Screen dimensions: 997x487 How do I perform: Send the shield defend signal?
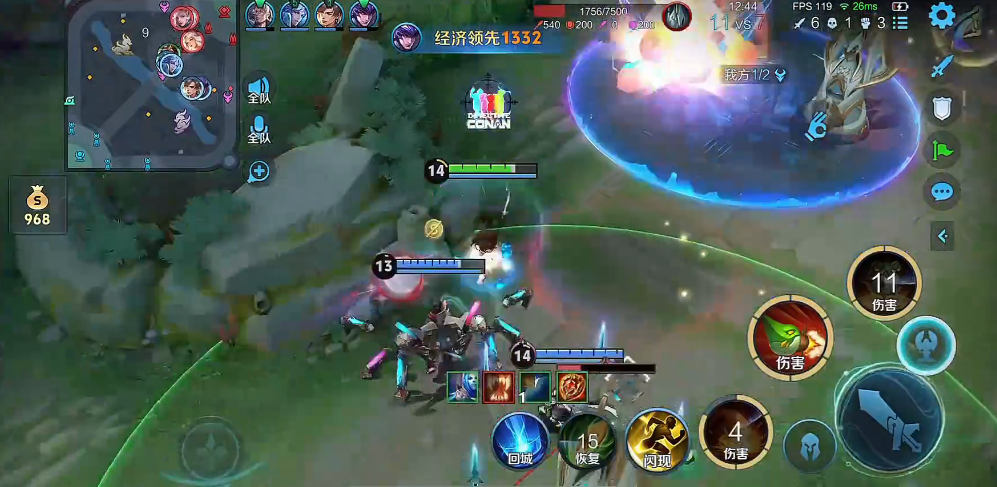click(x=941, y=109)
